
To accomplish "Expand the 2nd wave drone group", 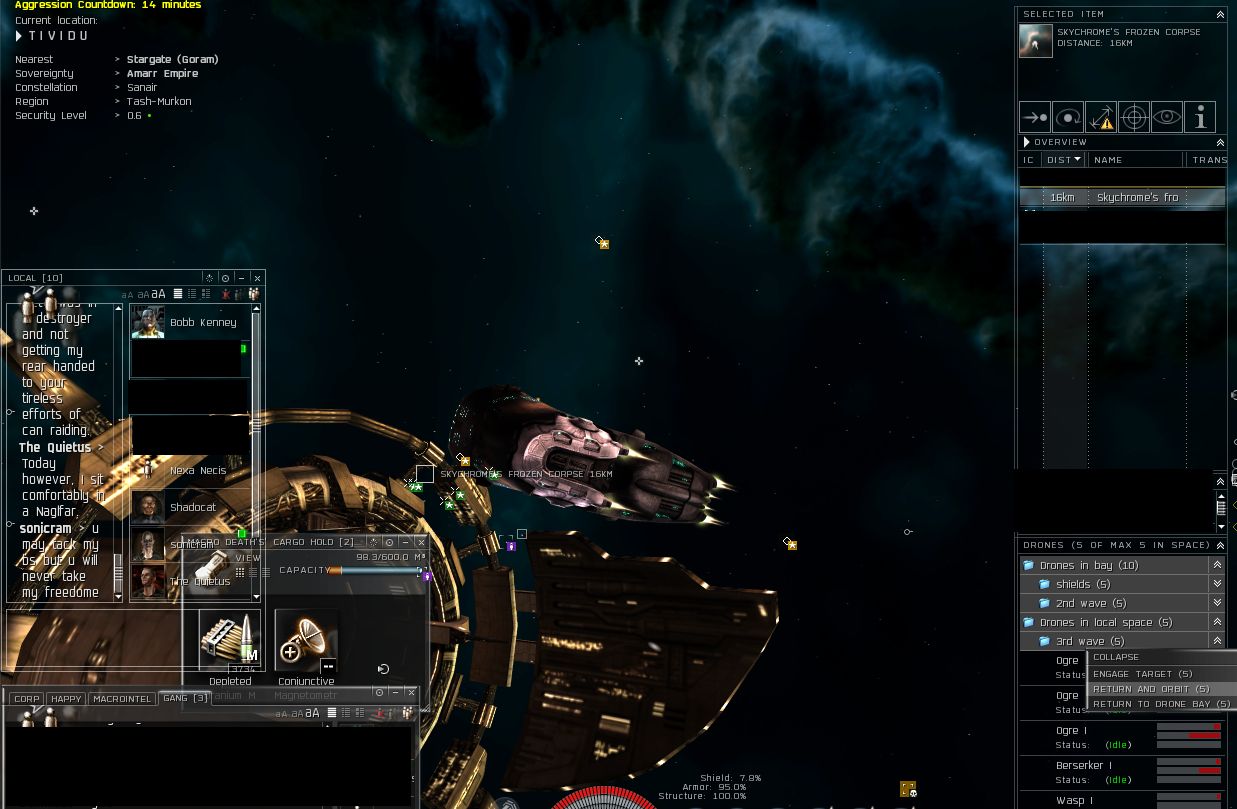I will (1217, 603).
